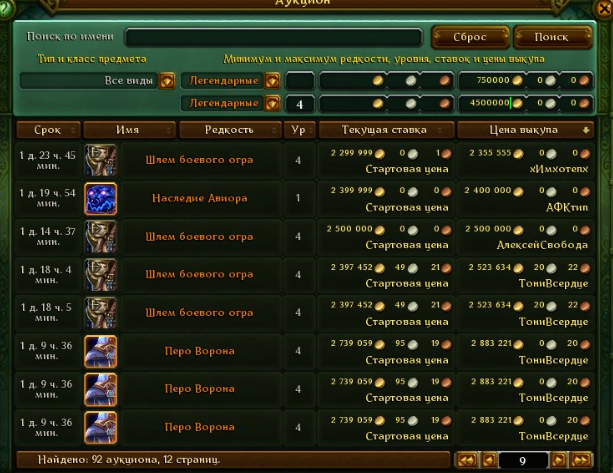Sort by Текущая ставка column
Viewport: 613px width, 473px height.
tap(384, 130)
